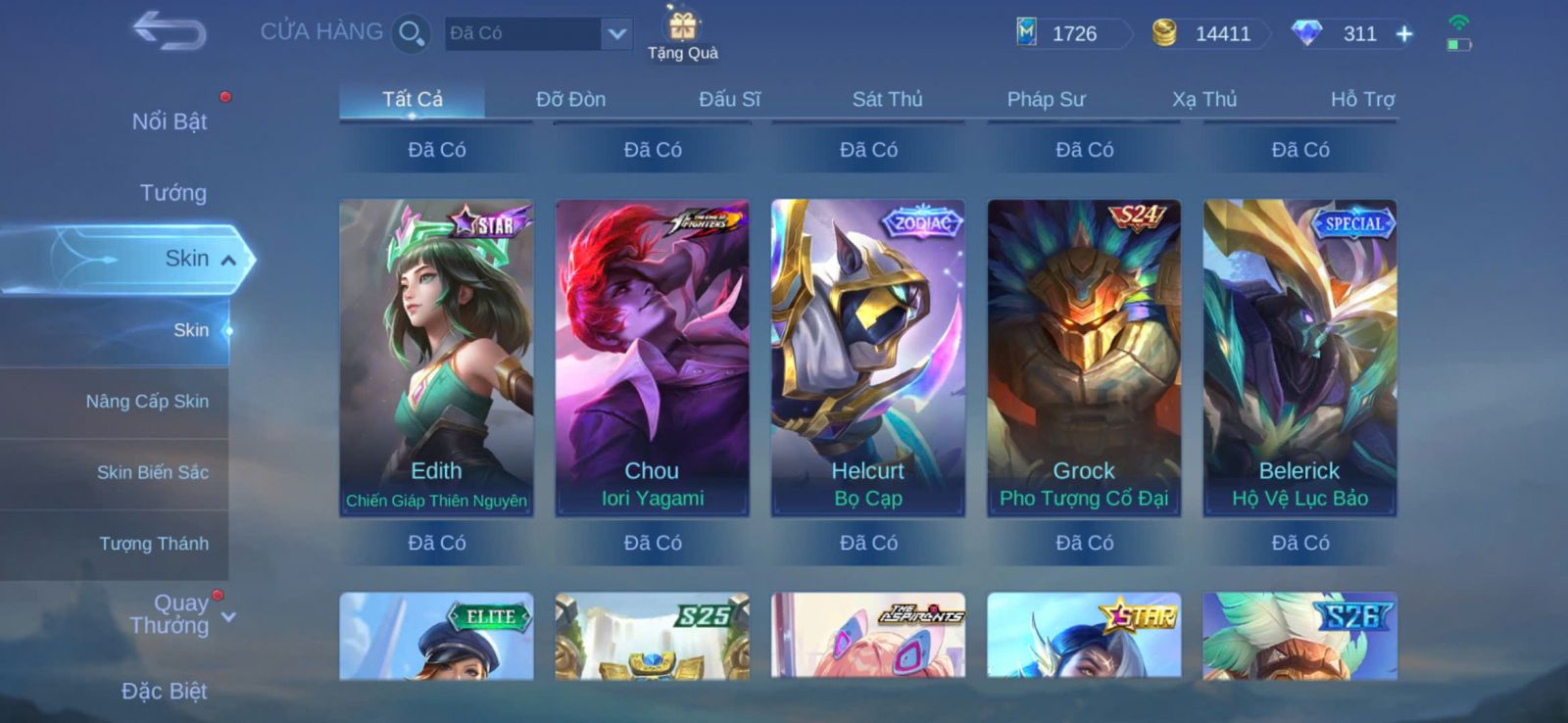Open Nâng Cấp Skin submenu

tap(147, 402)
